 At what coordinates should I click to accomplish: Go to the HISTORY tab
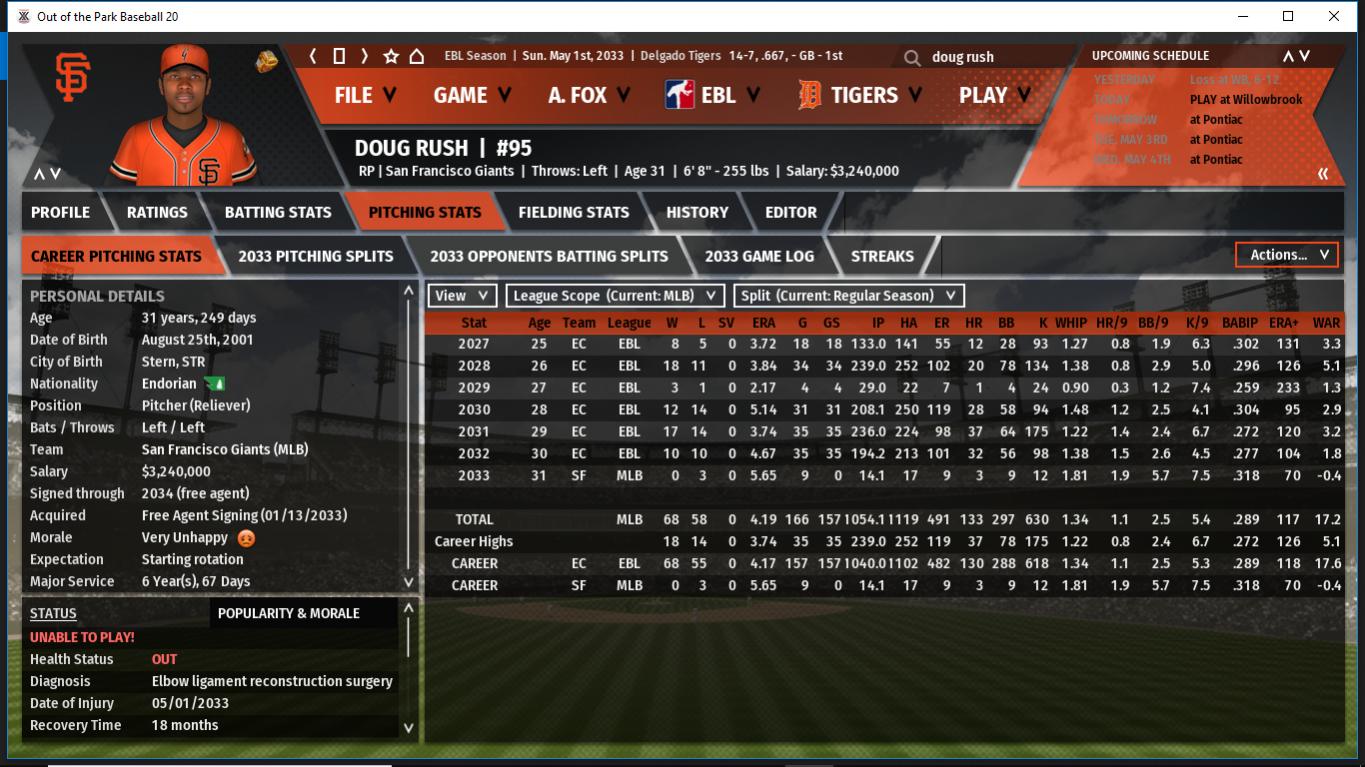[697, 212]
